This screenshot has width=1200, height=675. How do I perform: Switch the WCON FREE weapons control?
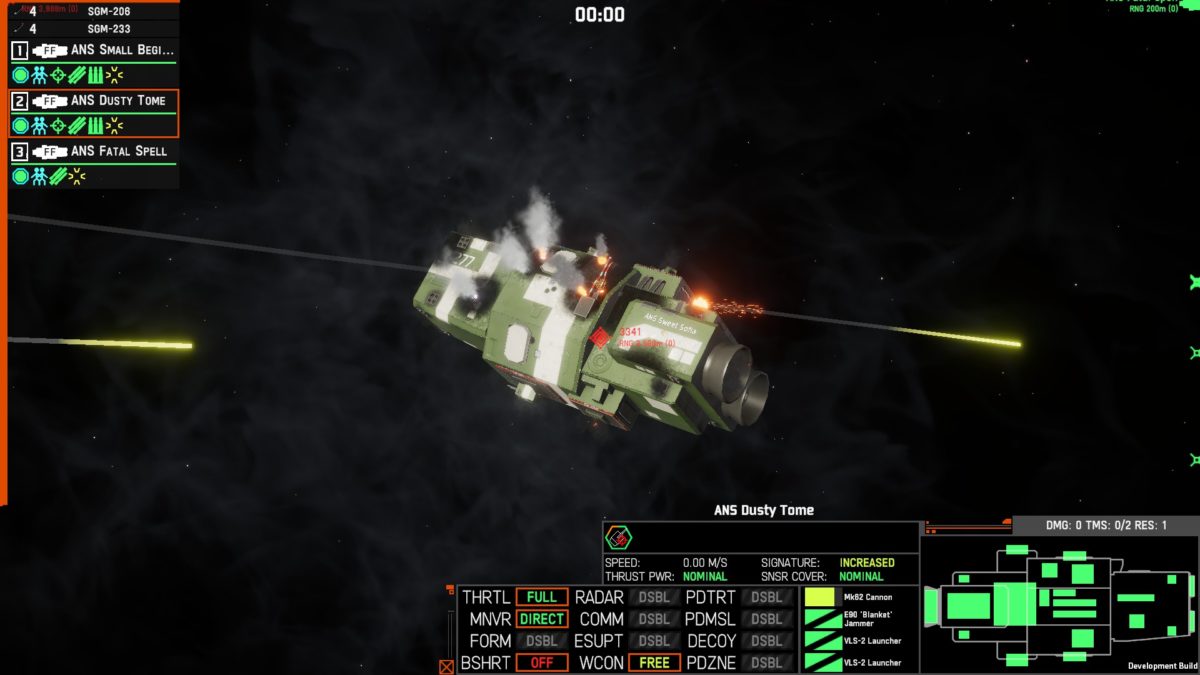click(653, 663)
